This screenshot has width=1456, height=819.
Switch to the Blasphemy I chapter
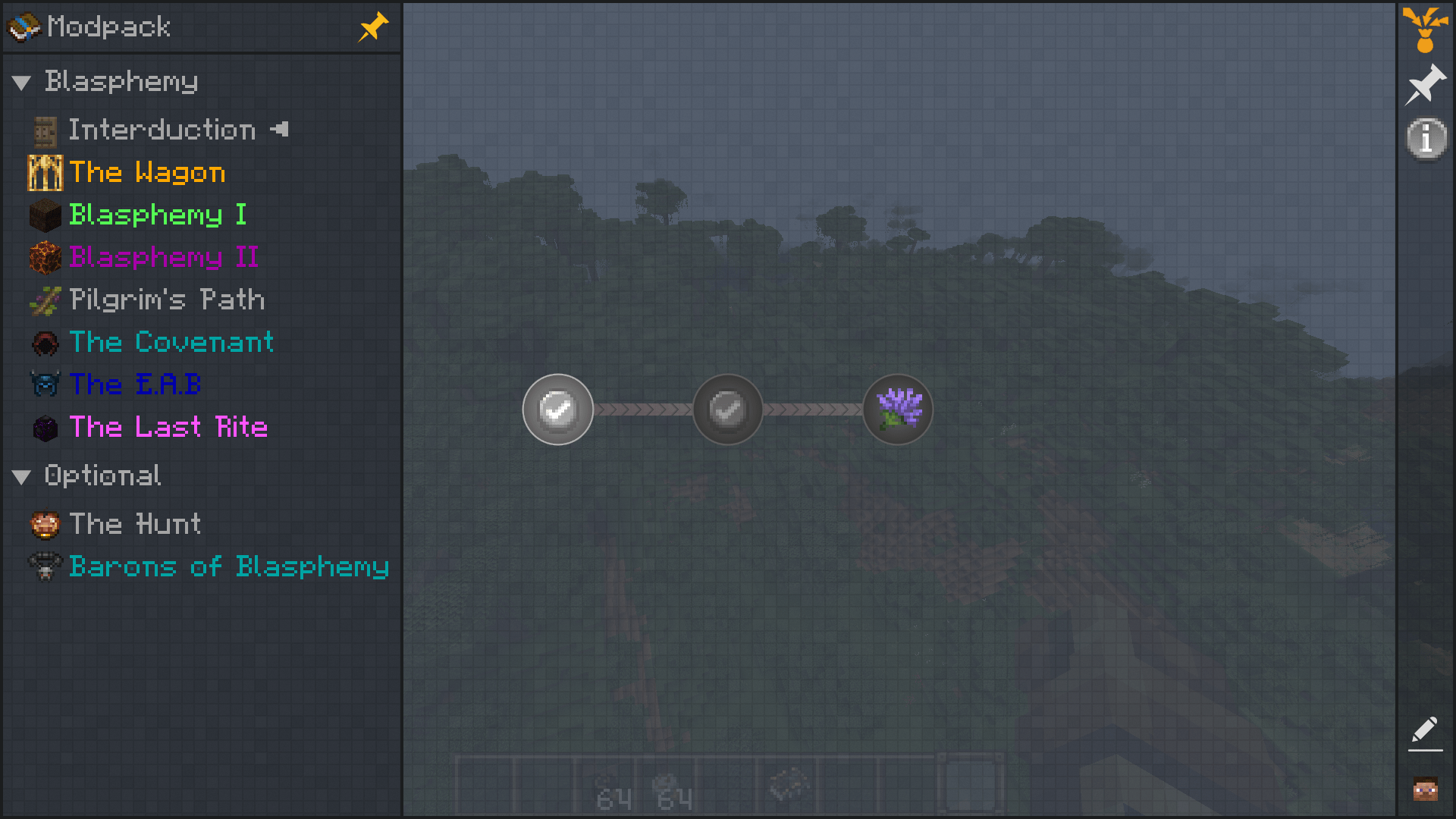click(158, 215)
